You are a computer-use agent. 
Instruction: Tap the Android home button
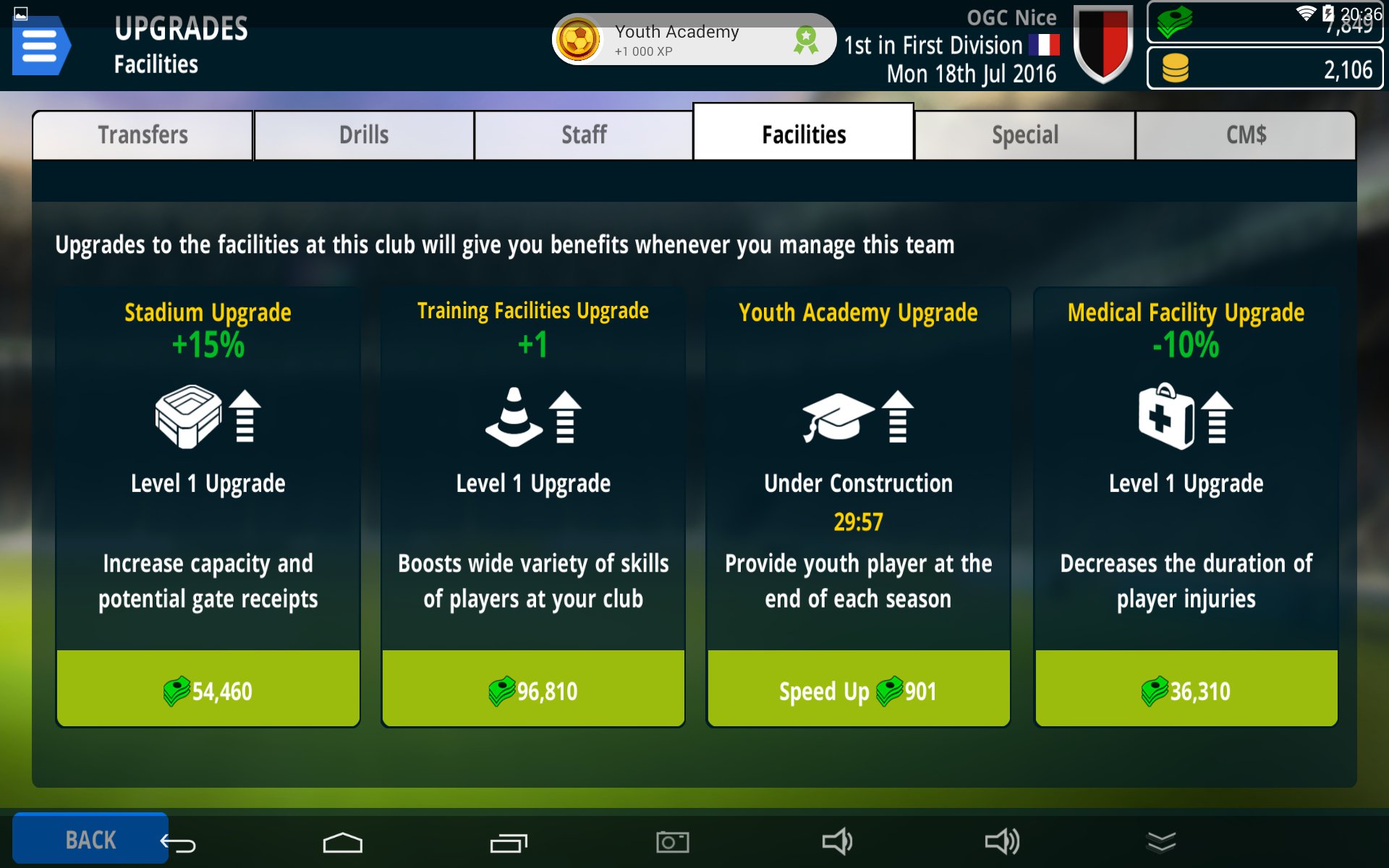tap(342, 842)
